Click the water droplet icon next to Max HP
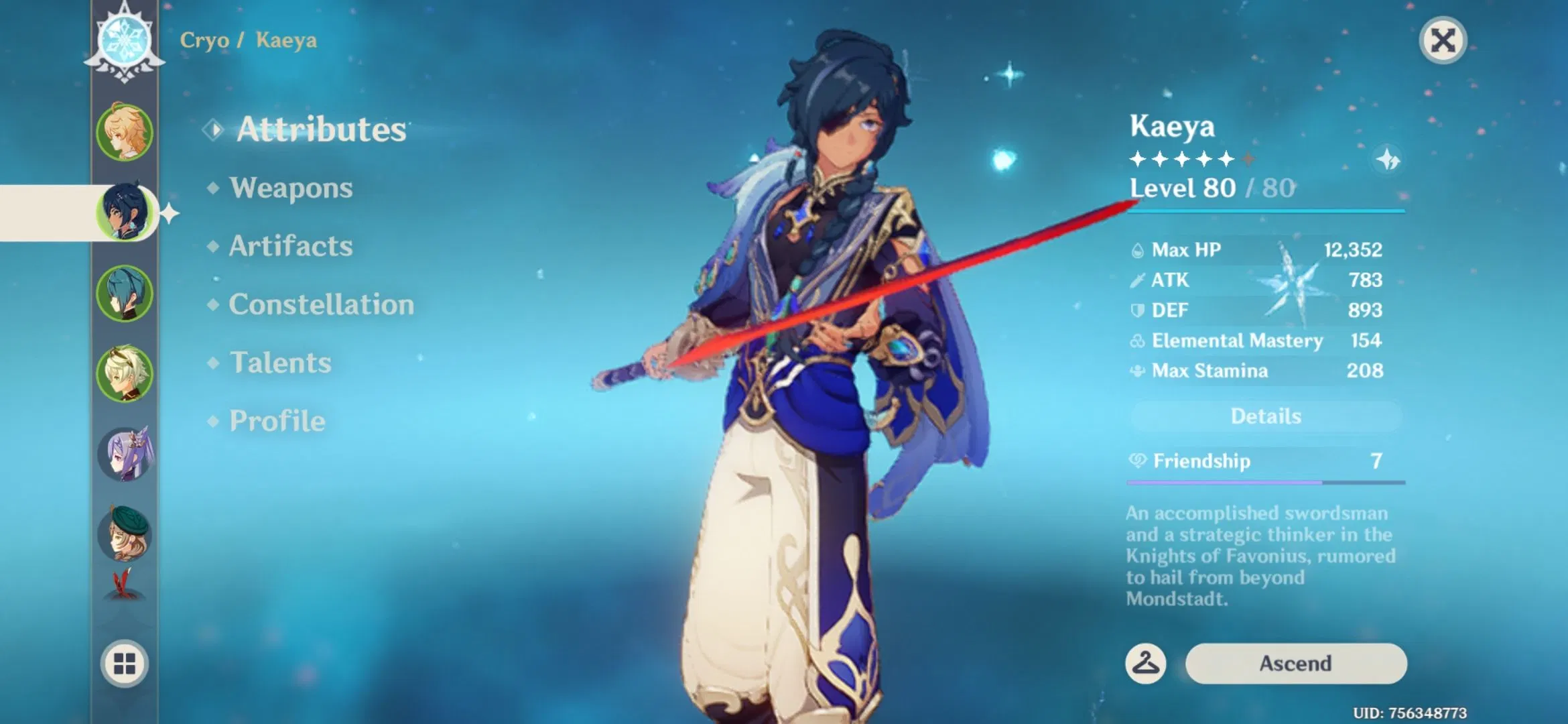 click(1137, 249)
